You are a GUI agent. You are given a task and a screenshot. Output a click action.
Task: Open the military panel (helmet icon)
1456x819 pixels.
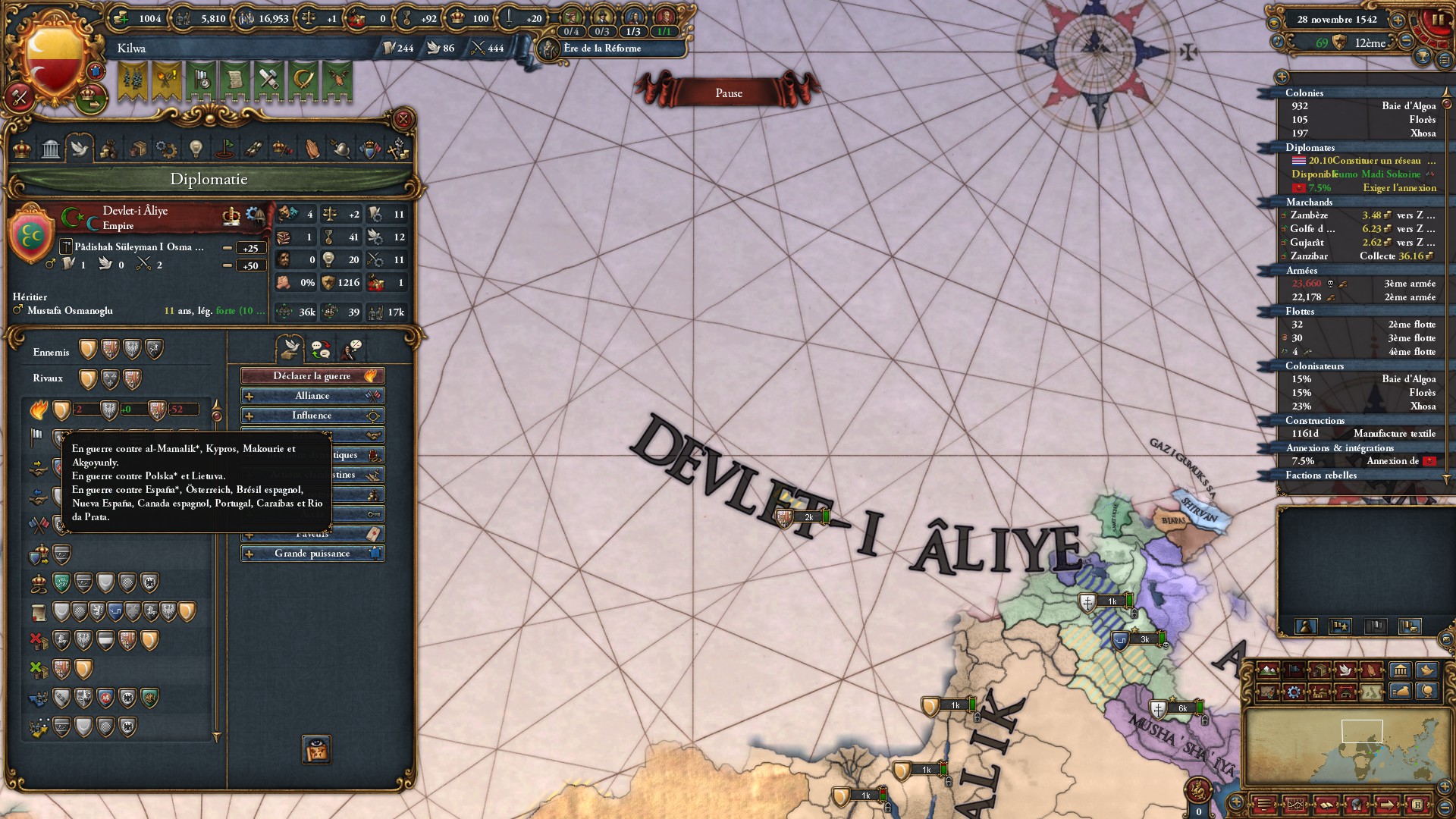[x=342, y=149]
